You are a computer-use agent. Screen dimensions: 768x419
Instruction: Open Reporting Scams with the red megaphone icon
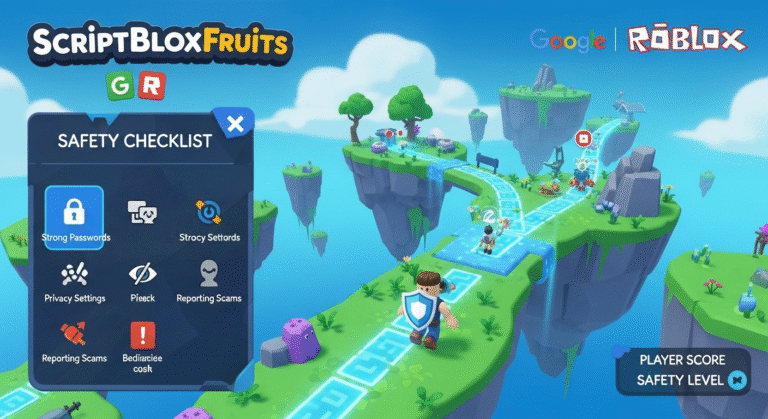tap(74, 333)
